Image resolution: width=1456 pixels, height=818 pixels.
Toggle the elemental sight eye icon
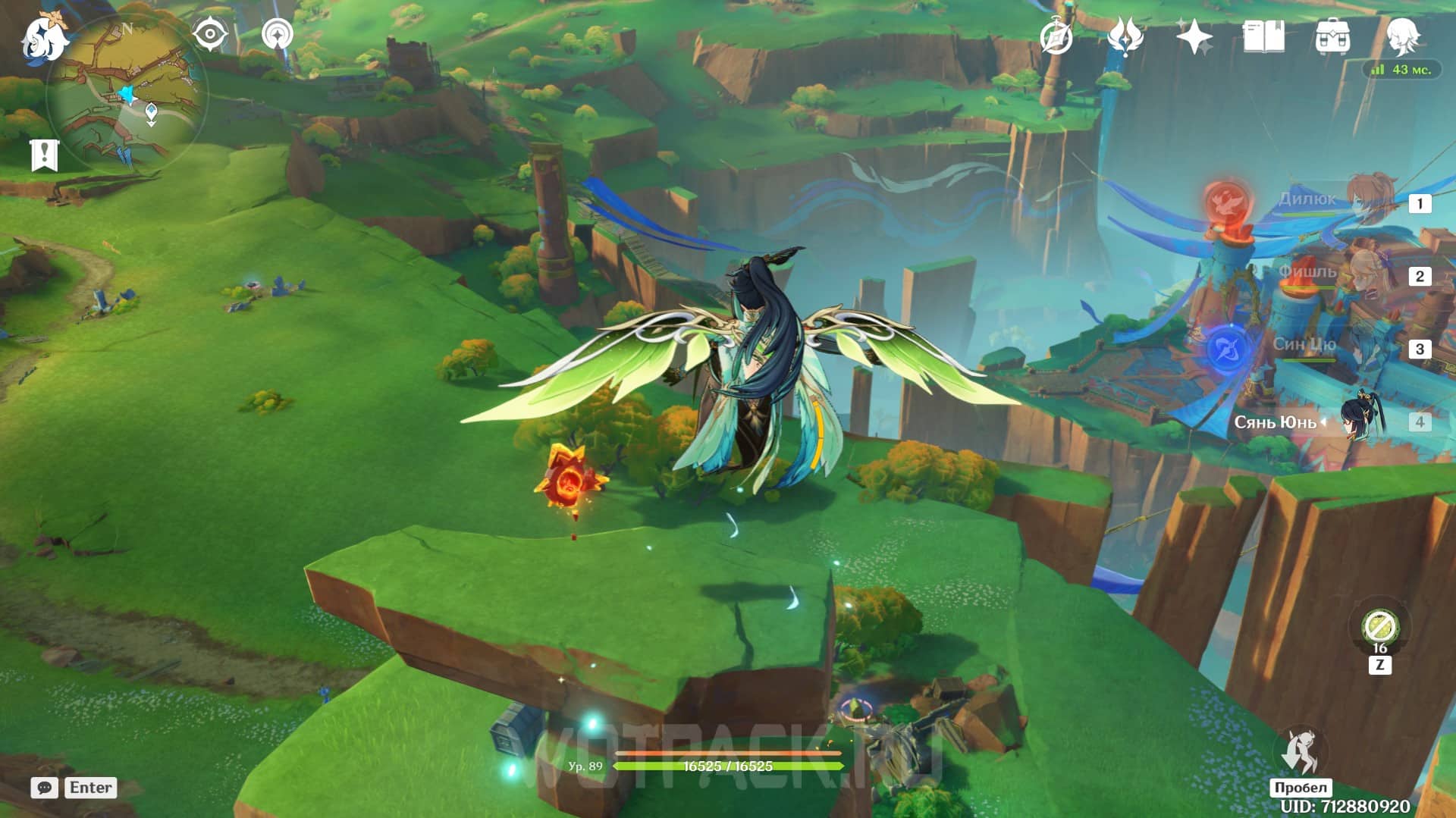(x=210, y=35)
